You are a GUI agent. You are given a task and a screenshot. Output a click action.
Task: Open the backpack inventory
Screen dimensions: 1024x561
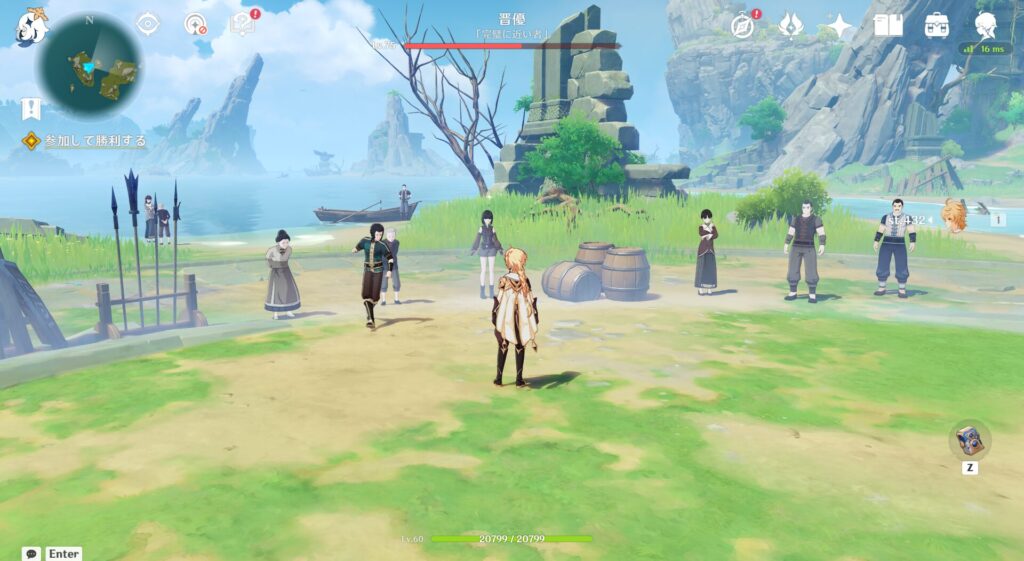(x=937, y=25)
